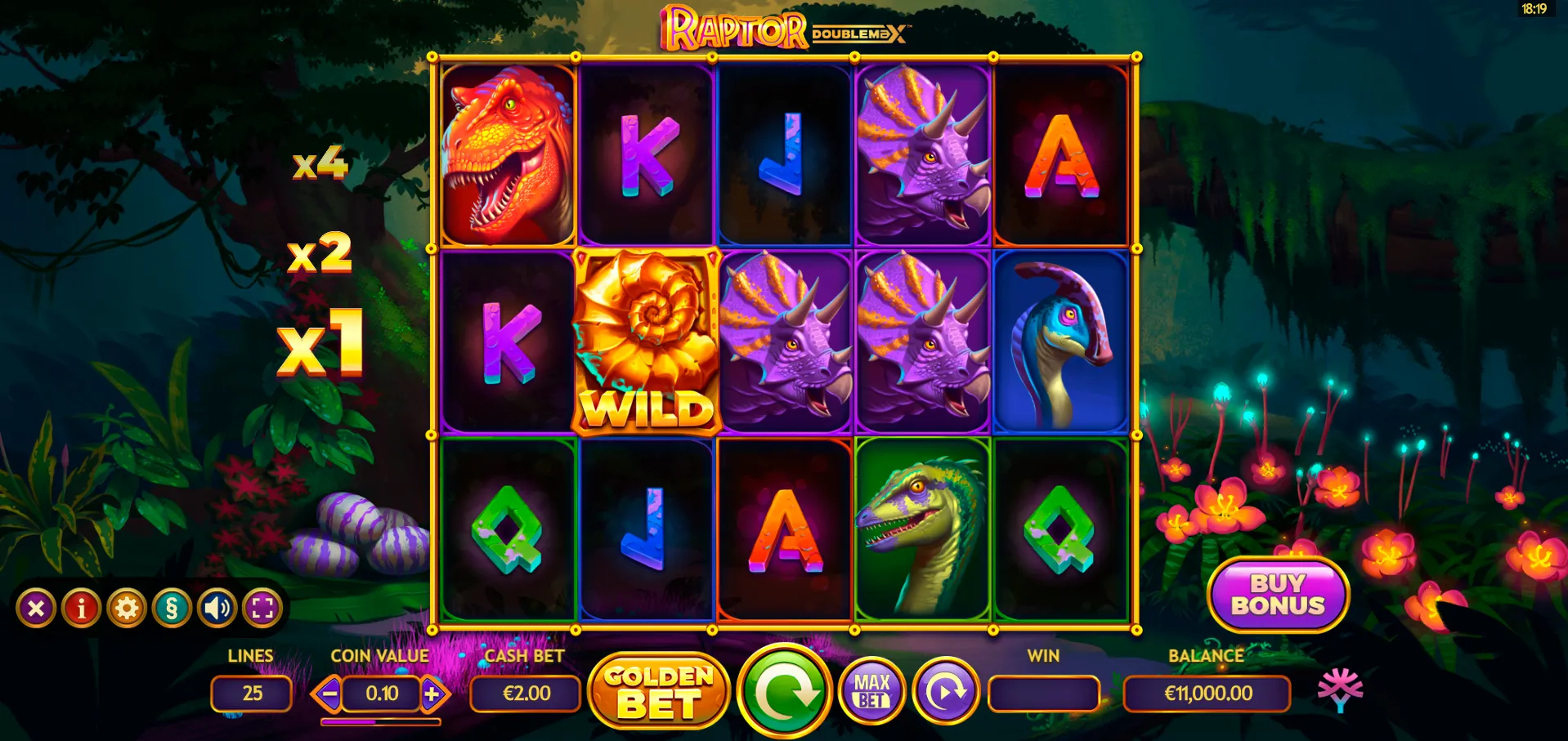Increase the coin value
Image resolution: width=1568 pixels, height=741 pixels.
click(432, 694)
